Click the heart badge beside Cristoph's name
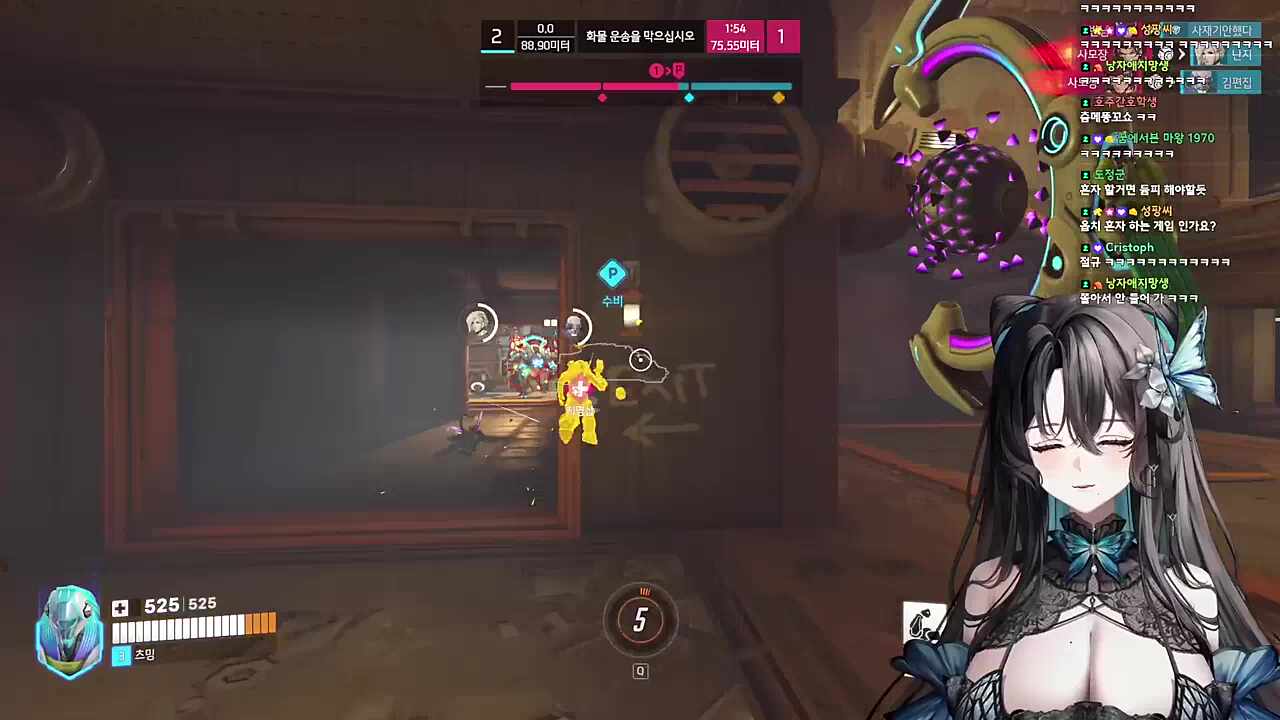The height and width of the screenshot is (720, 1280). coord(1098,248)
